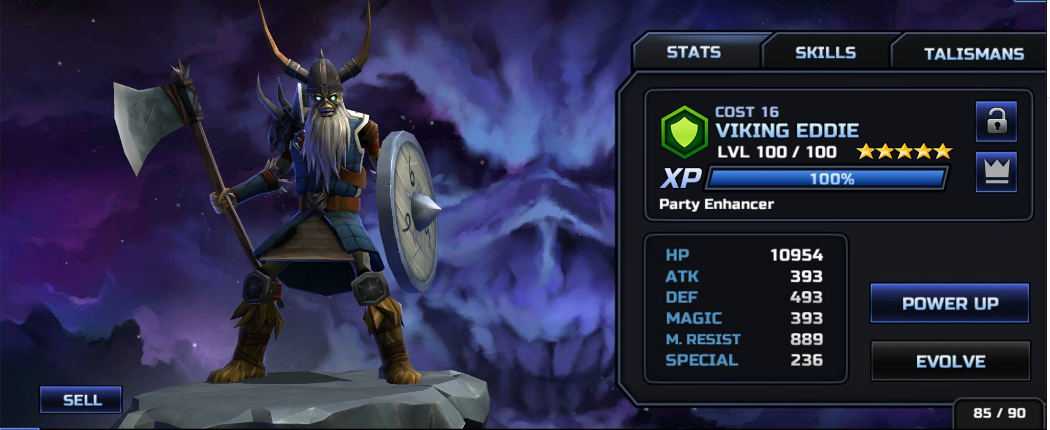The width and height of the screenshot is (1050, 430).
Task: Toggle the padlock lock icon
Action: point(995,122)
